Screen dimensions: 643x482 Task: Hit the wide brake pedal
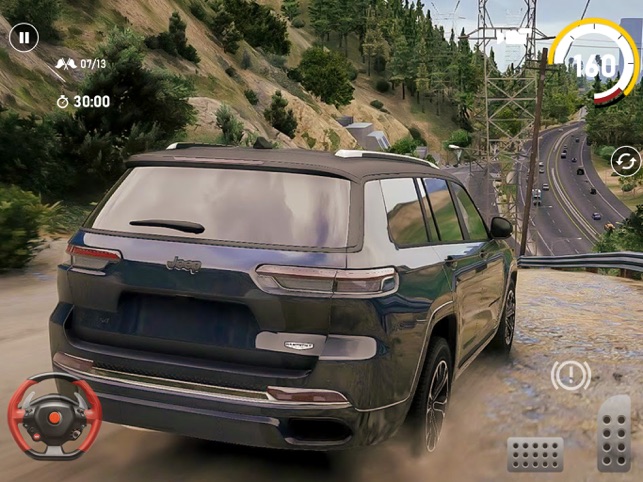click(535, 454)
